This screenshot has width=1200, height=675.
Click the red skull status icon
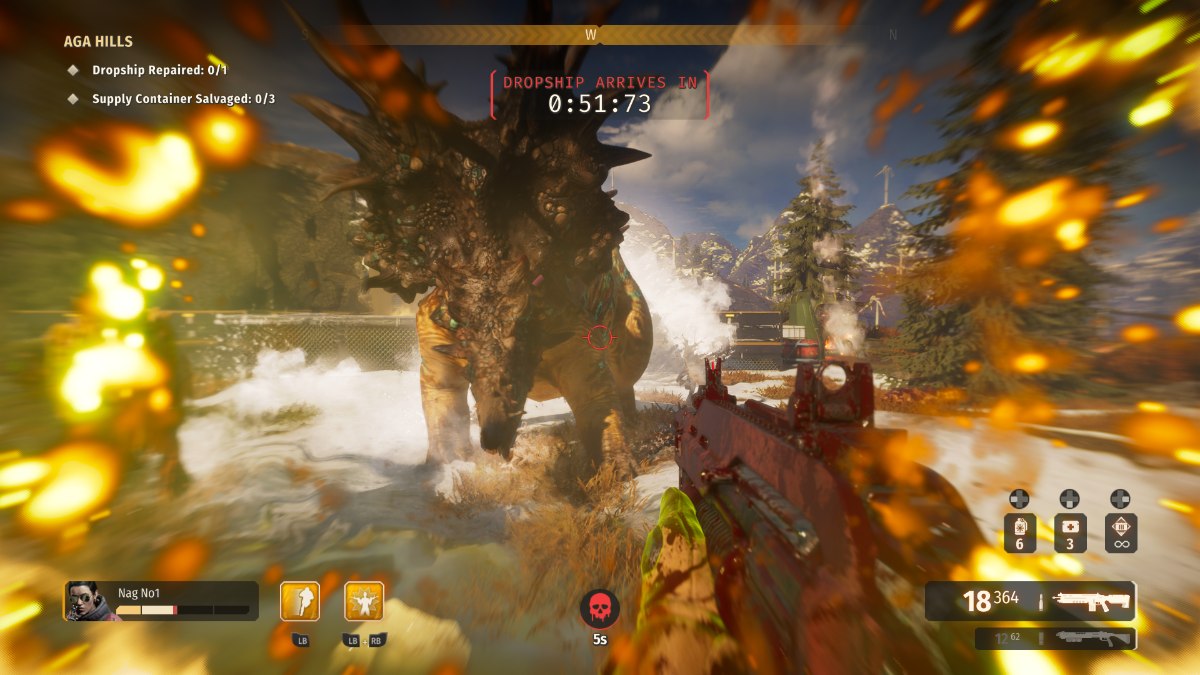599,608
